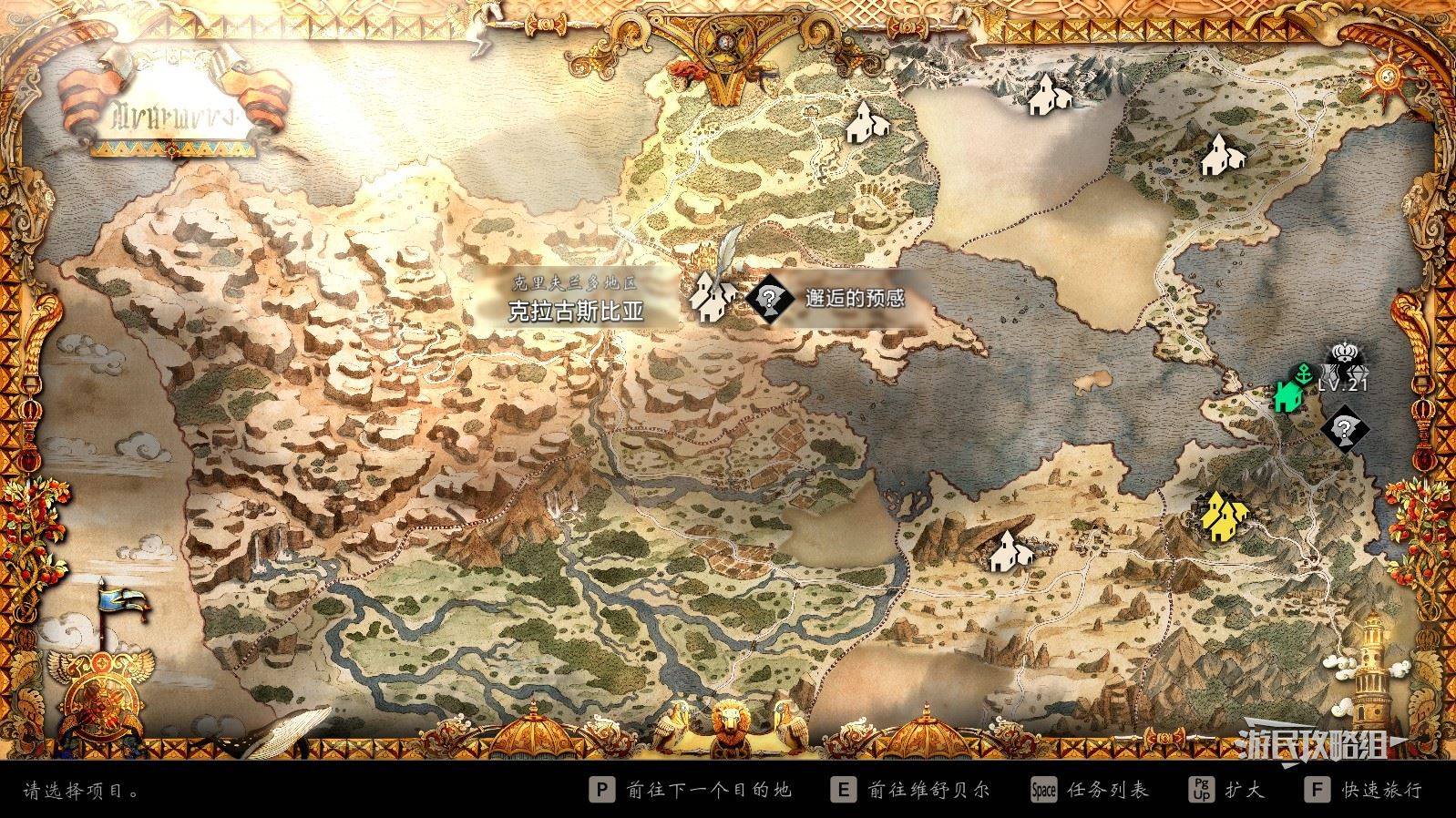This screenshot has width=1456, height=818.
Task: Click the 克拉古斯比亚 location name label
Action: [x=576, y=312]
